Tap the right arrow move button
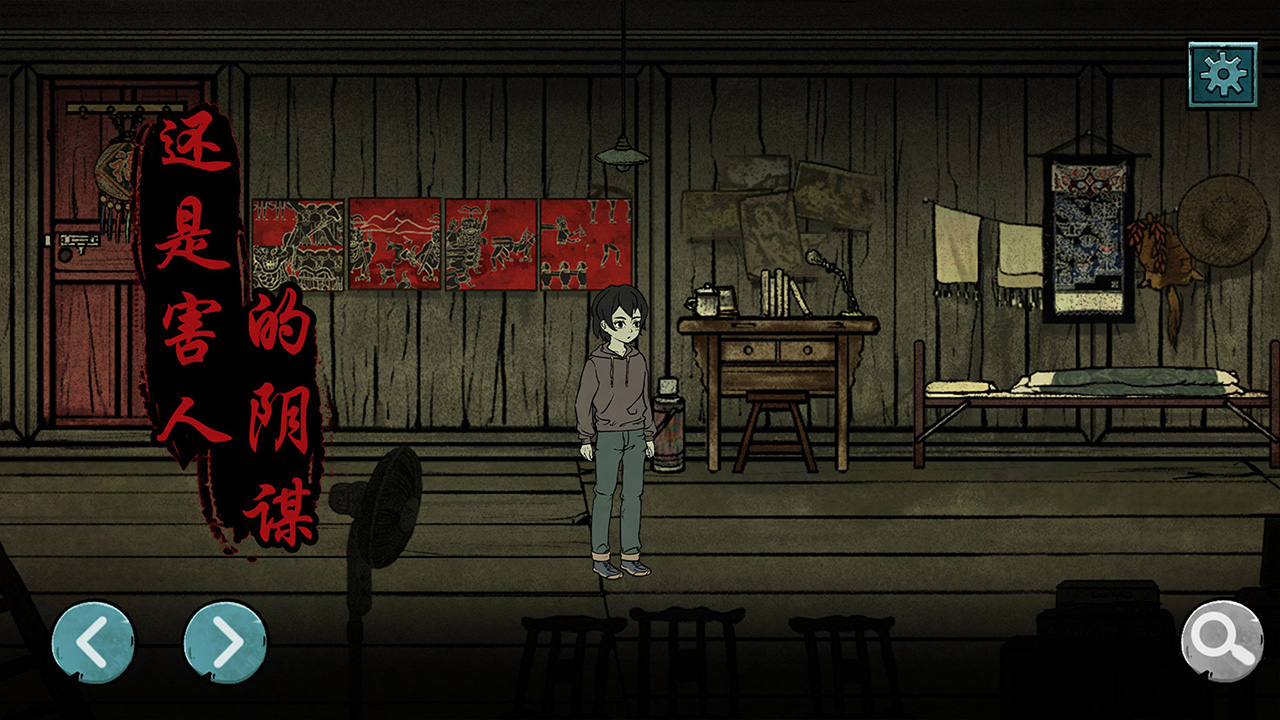The width and height of the screenshot is (1280, 720). point(225,641)
